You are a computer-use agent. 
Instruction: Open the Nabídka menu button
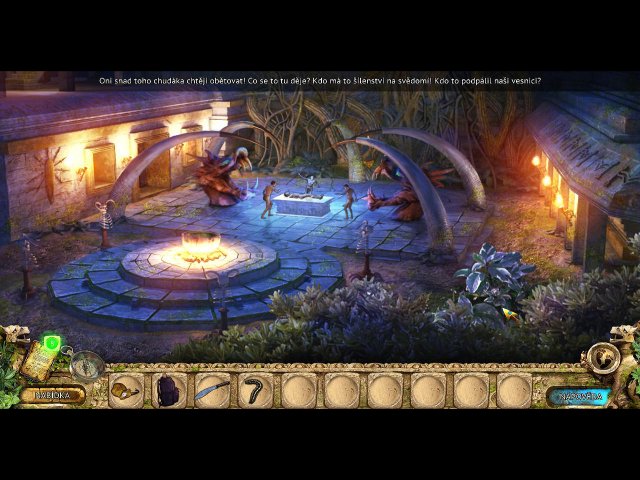pos(52,394)
